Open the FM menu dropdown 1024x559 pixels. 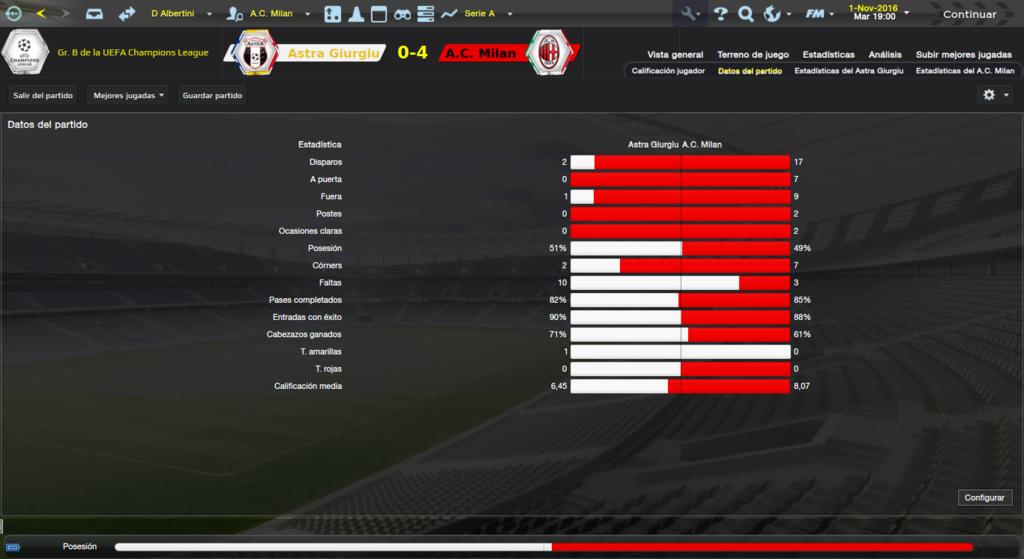point(820,14)
